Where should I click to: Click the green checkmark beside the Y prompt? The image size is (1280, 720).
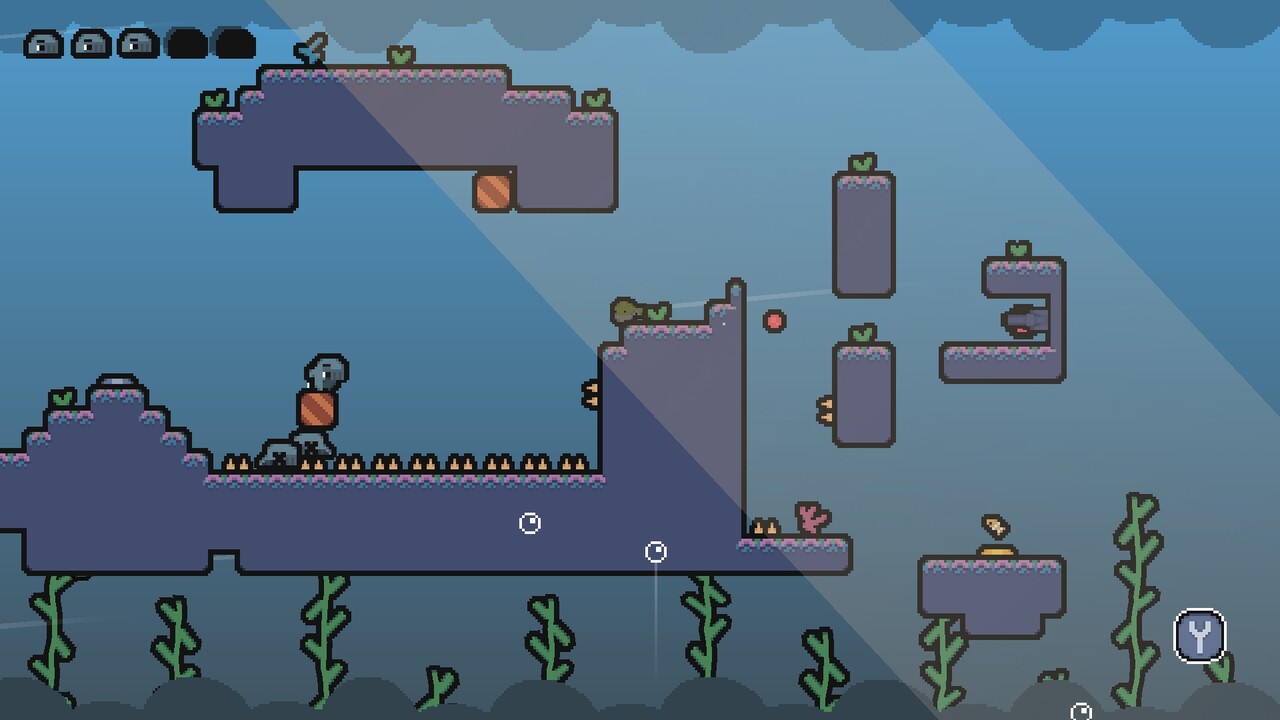[x=1220, y=668]
